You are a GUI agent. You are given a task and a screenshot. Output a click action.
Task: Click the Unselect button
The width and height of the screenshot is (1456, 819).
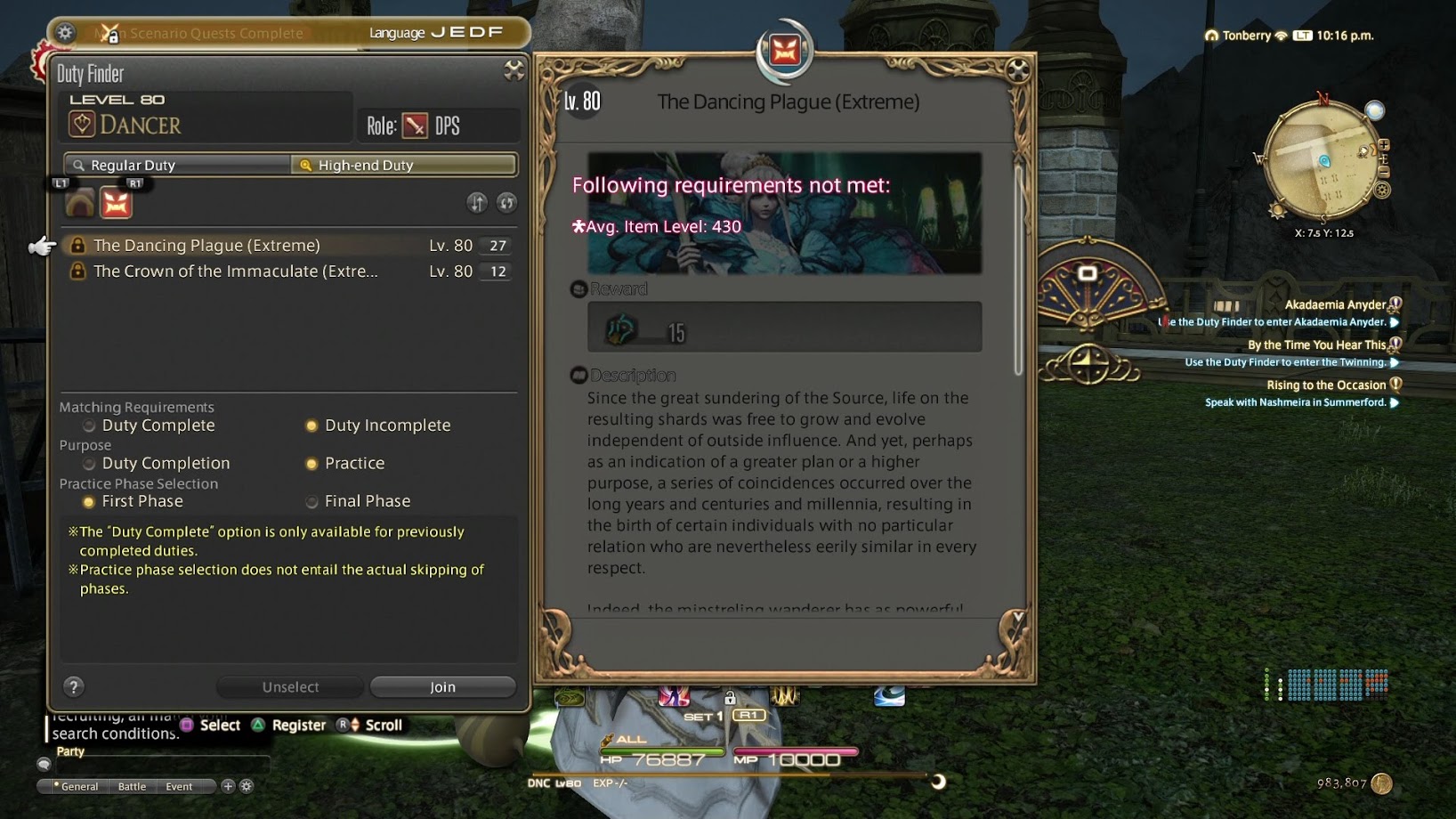290,686
